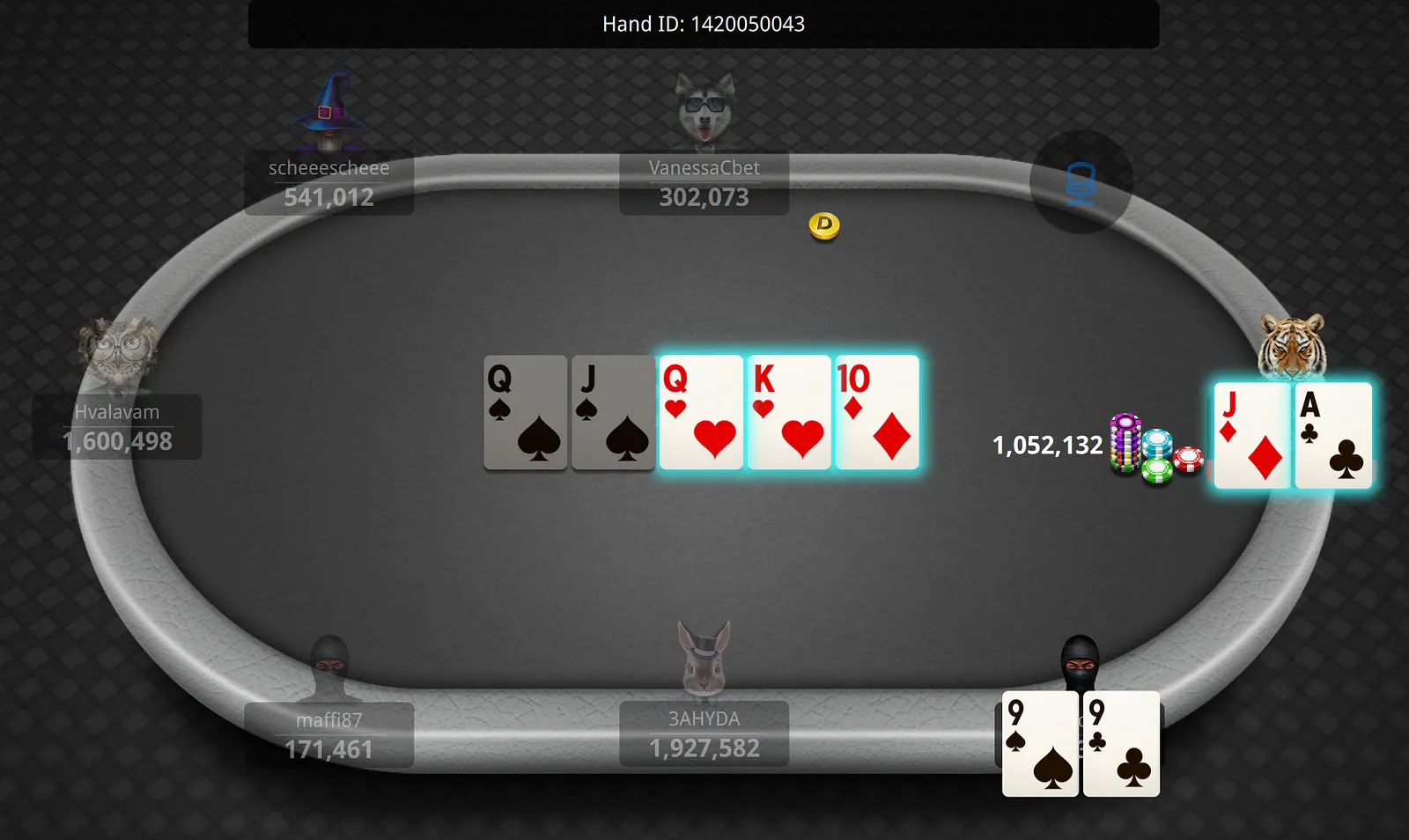Click the empty seat chair icon

pos(1081,183)
